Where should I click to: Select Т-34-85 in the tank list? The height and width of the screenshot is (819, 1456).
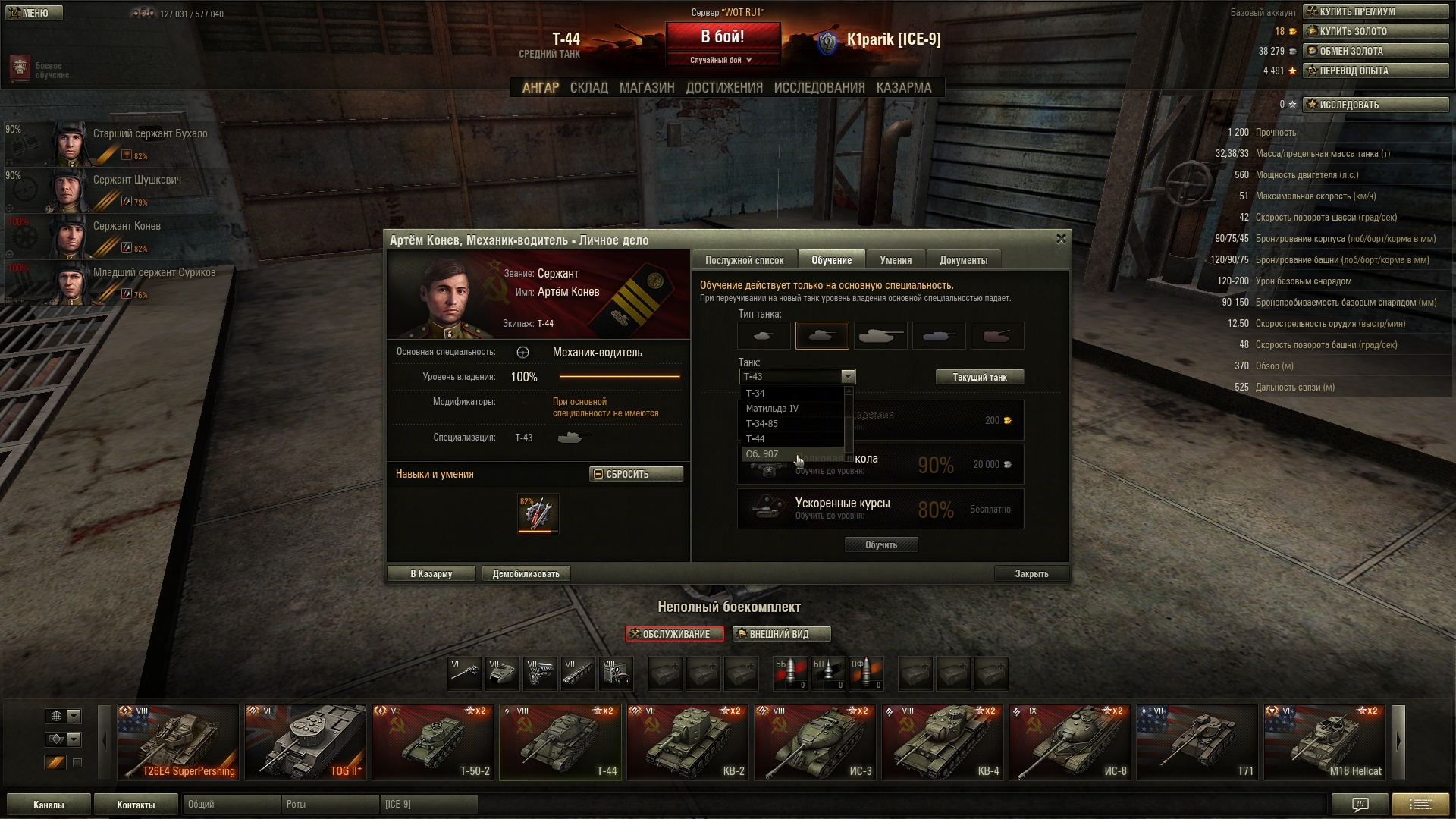point(761,424)
